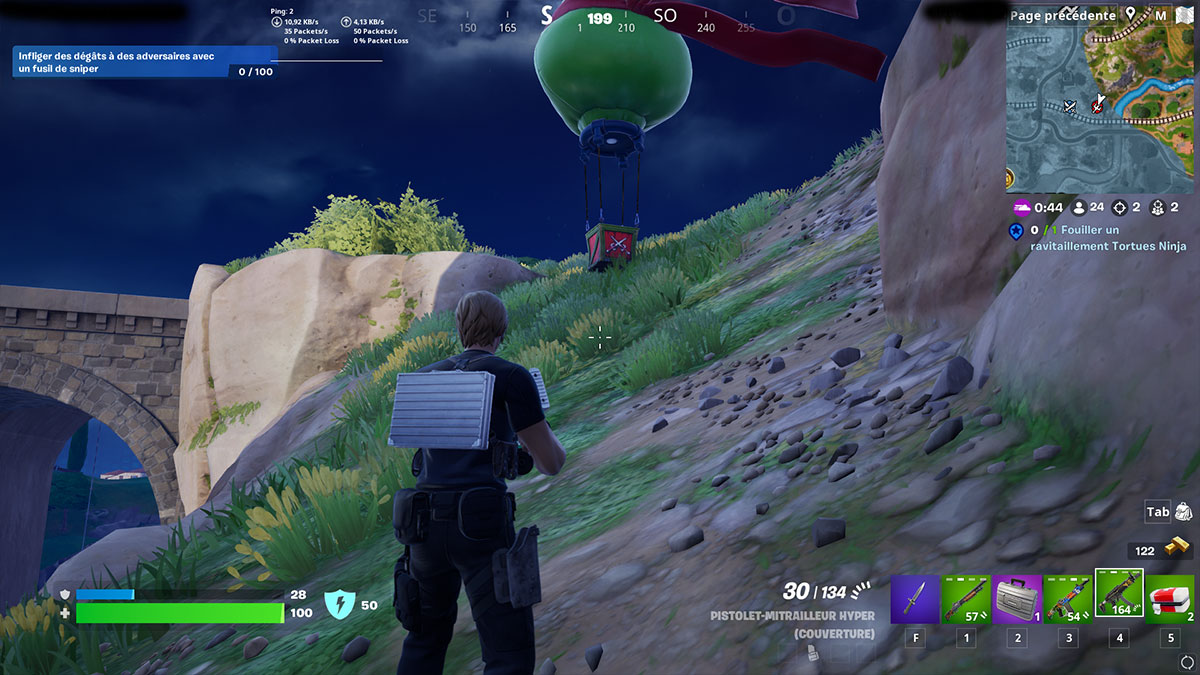Click the crossed swords marker on the minimap
Image resolution: width=1200 pixels, height=675 pixels.
click(1070, 105)
